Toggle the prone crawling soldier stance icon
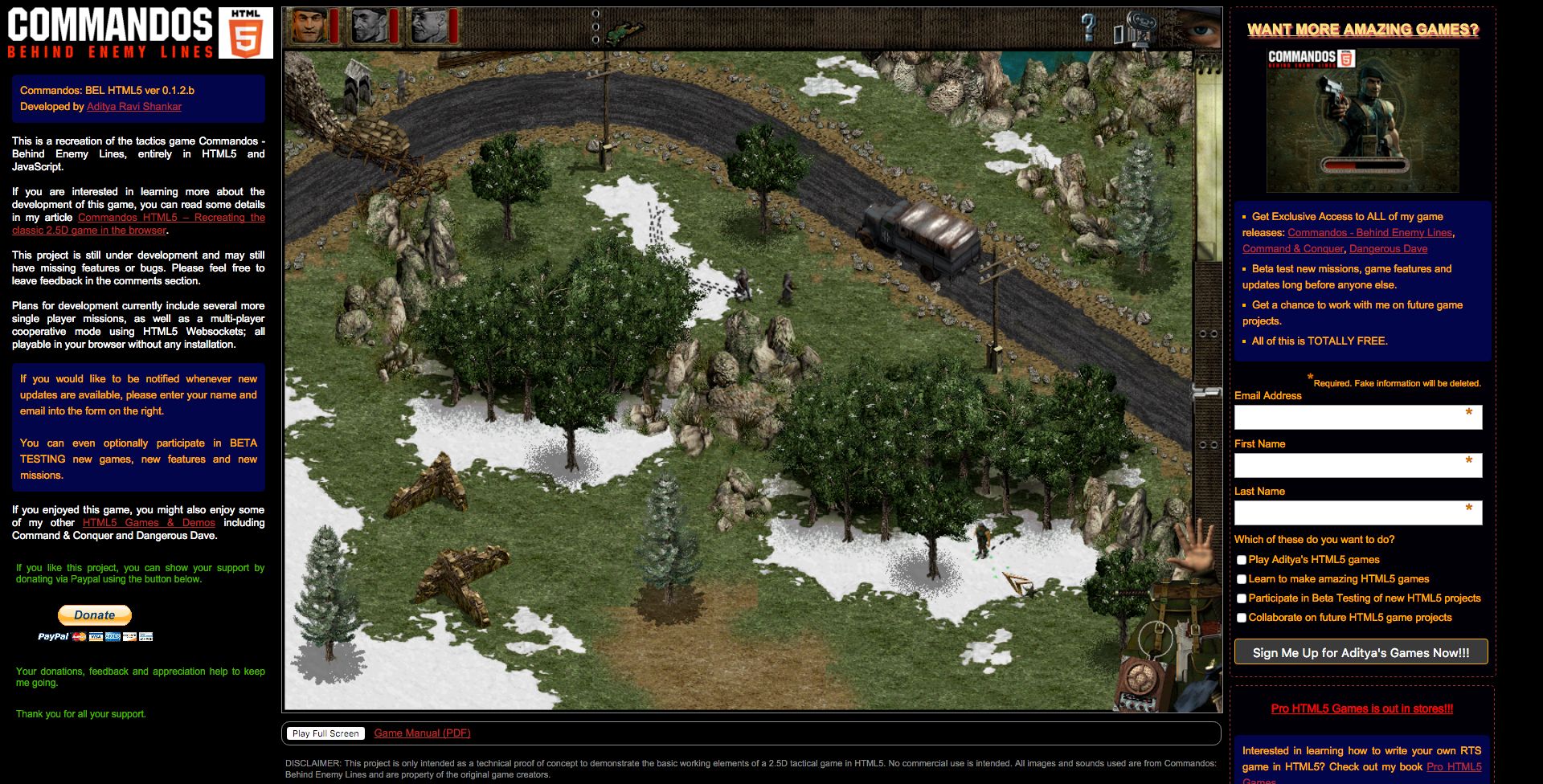 pos(625,31)
